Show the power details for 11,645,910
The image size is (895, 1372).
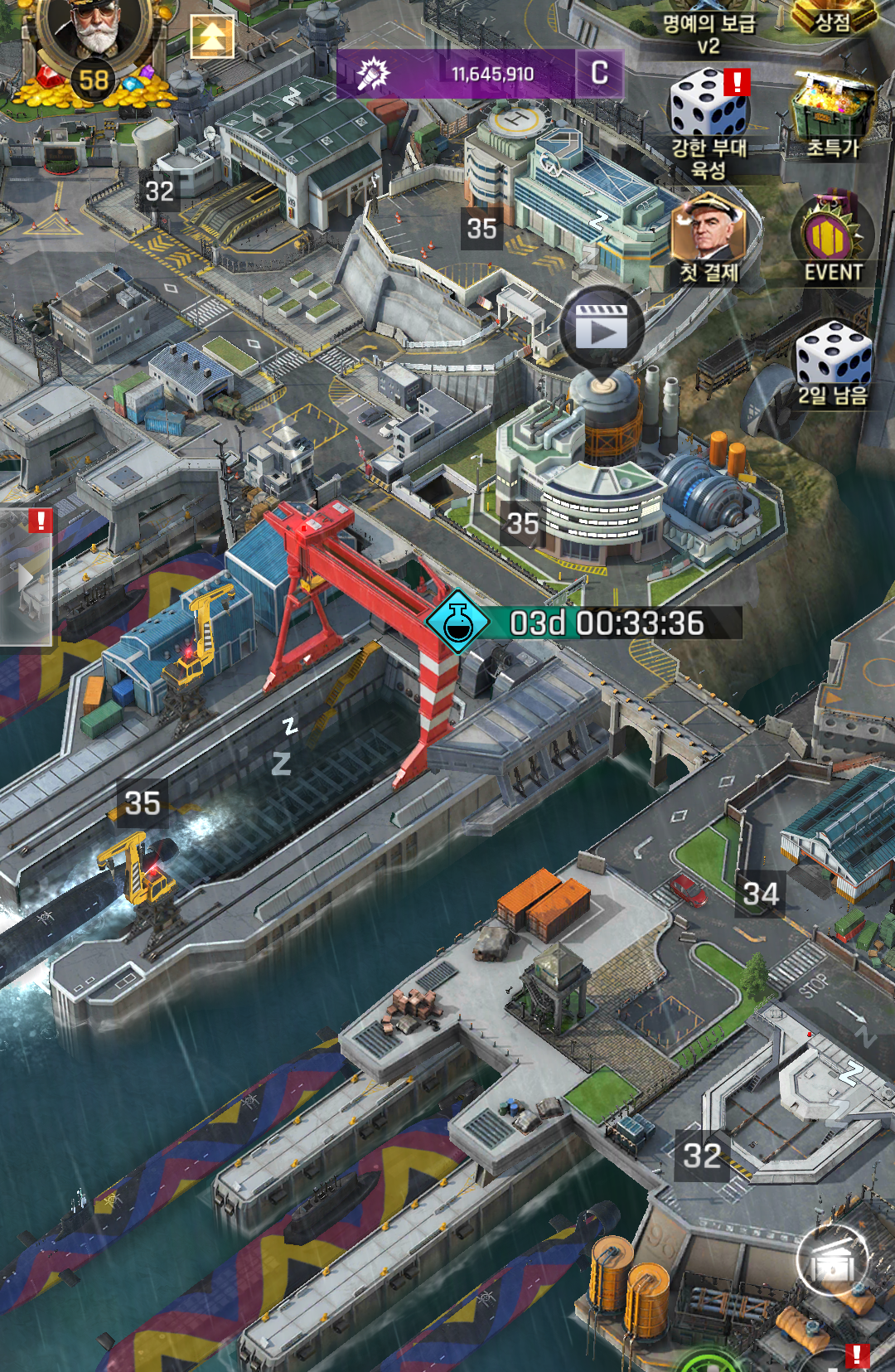point(456,75)
